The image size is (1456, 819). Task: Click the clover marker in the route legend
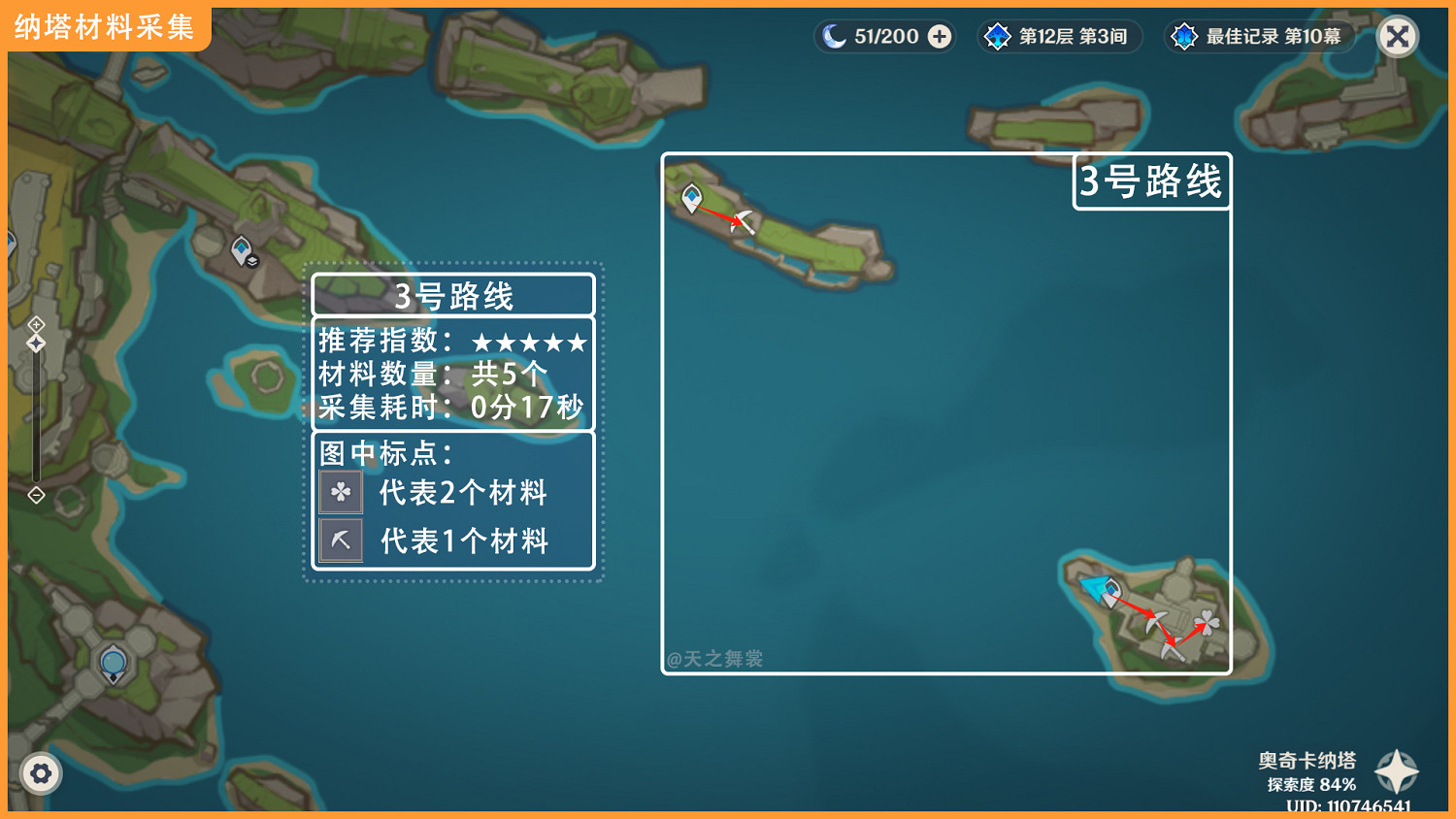(341, 492)
